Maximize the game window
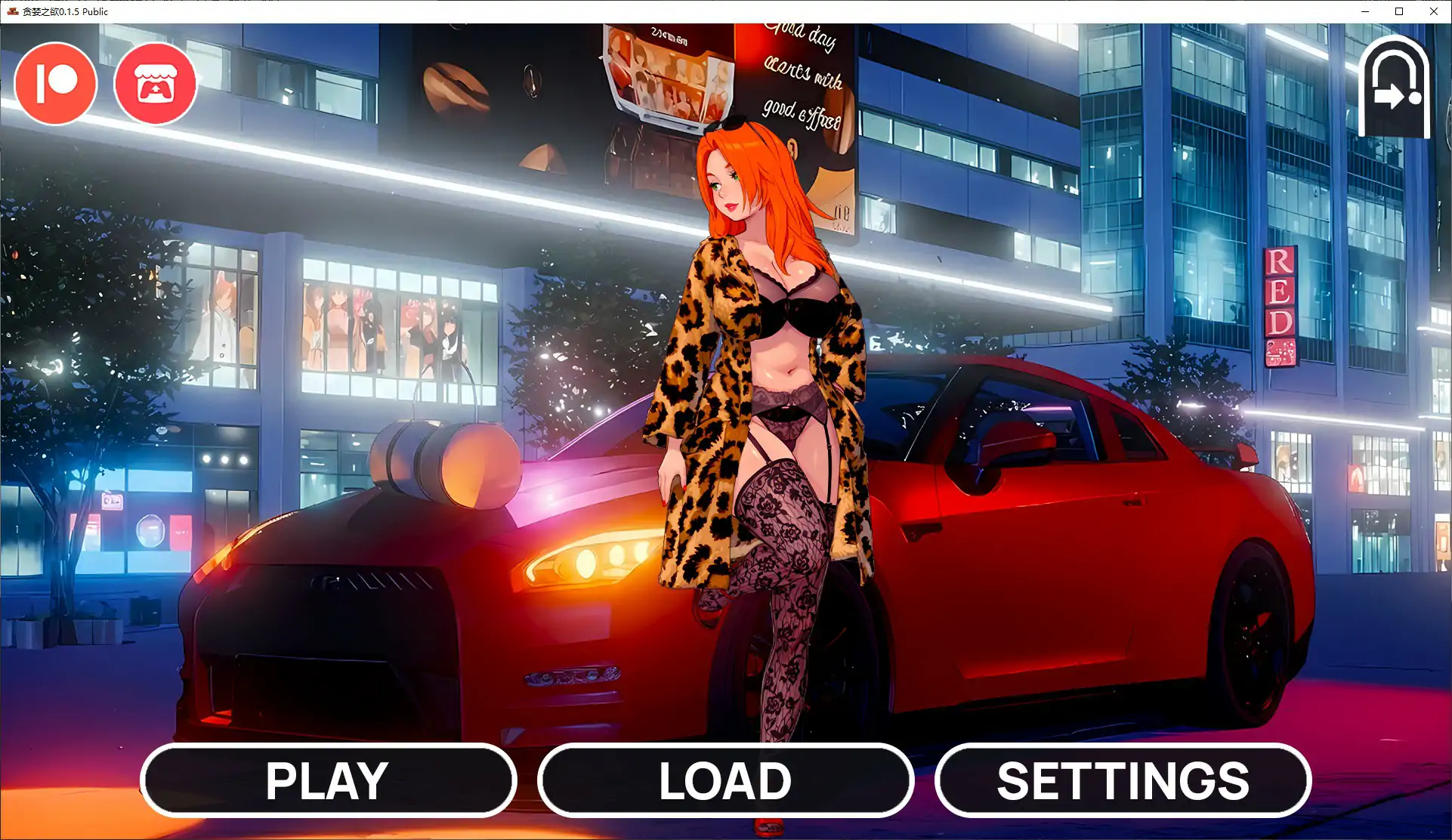 [x=1399, y=11]
